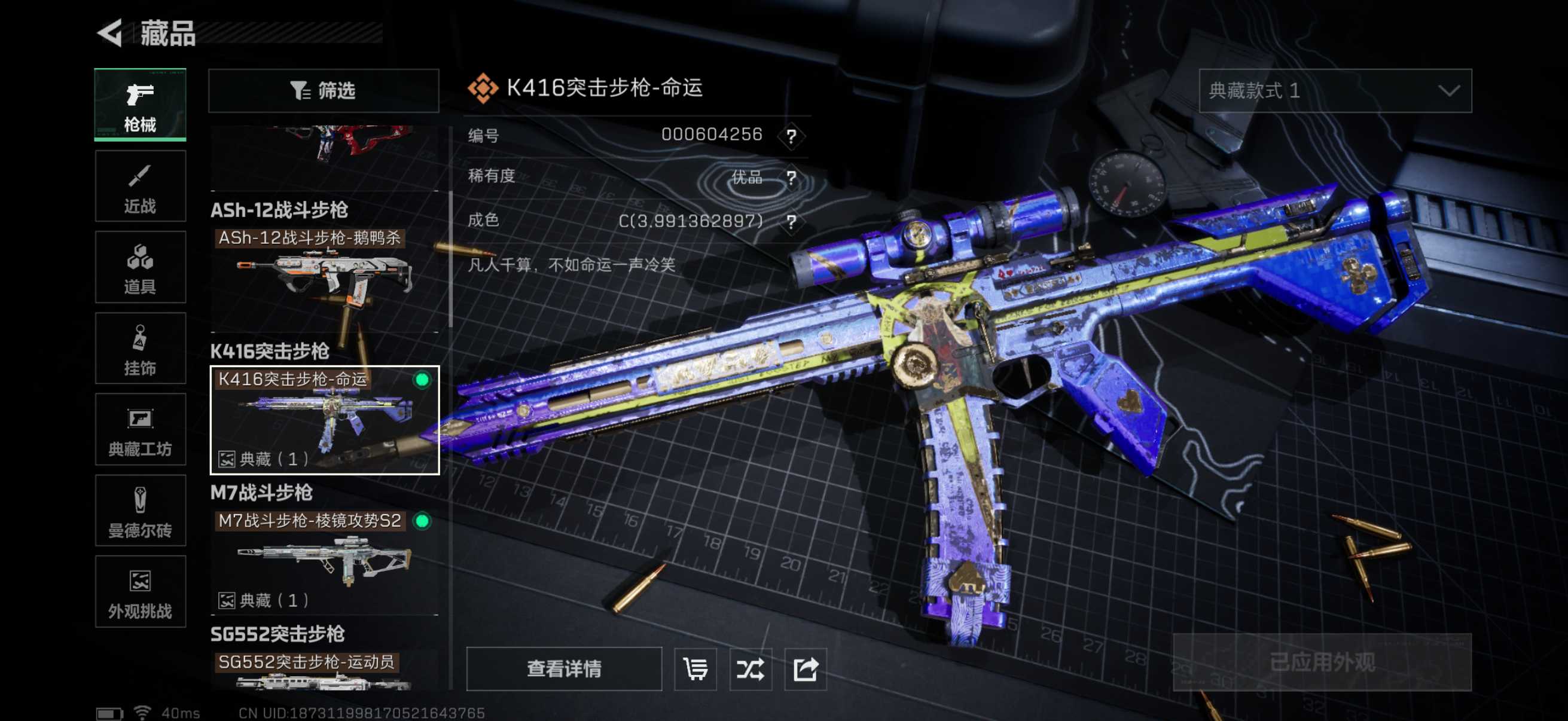
Task: Show help for 成色 wear condition
Action: 791,221
